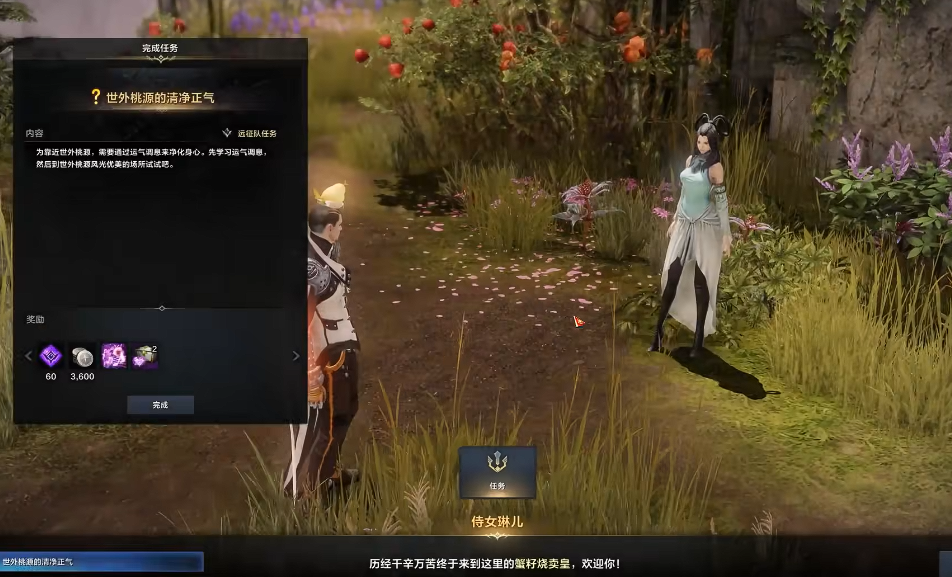Select the pink sparkle reward icon
The image size is (952, 577).
point(114,356)
